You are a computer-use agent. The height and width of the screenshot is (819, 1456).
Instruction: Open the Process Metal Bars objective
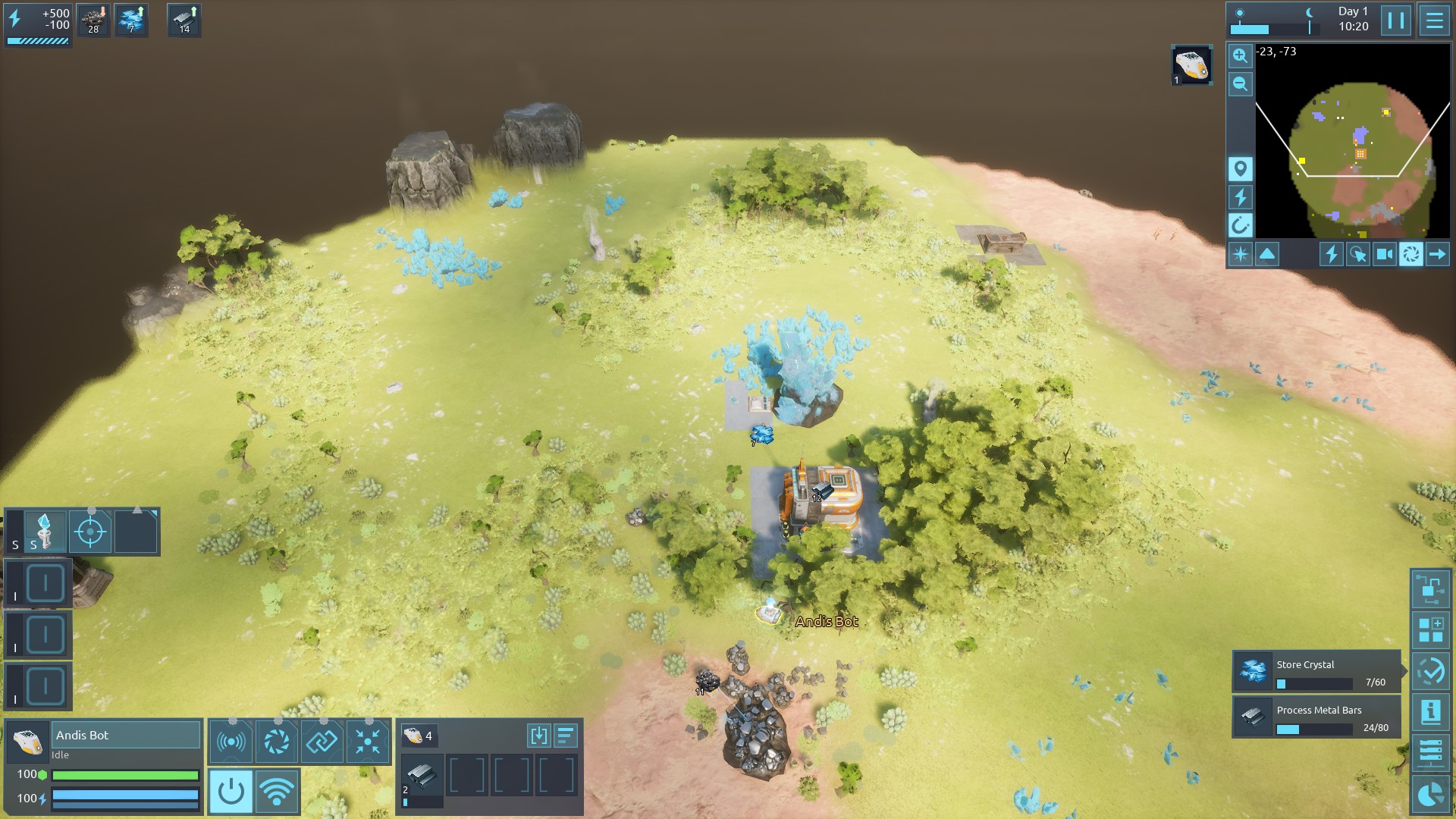pyautogui.click(x=1316, y=717)
